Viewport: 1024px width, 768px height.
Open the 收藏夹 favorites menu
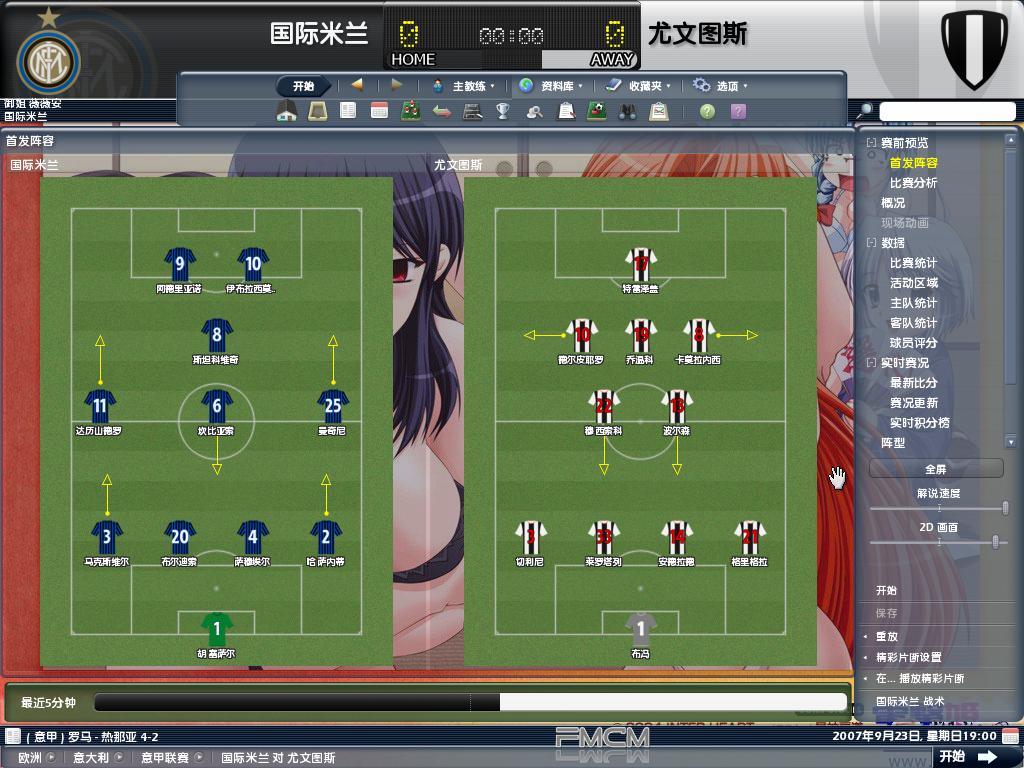click(x=639, y=86)
